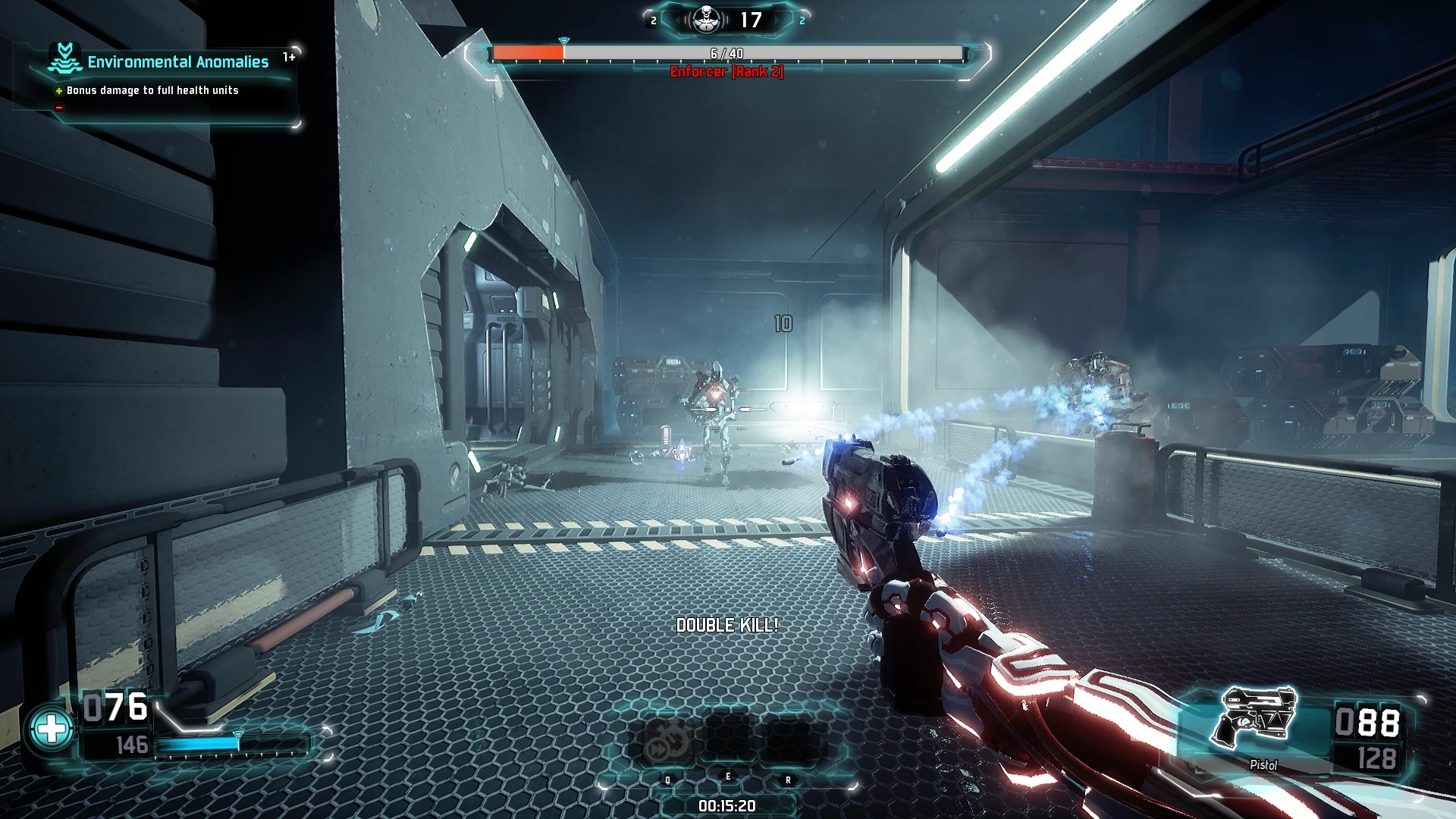Click the health cross icon
The height and width of the screenshot is (819, 1456).
click(x=52, y=729)
